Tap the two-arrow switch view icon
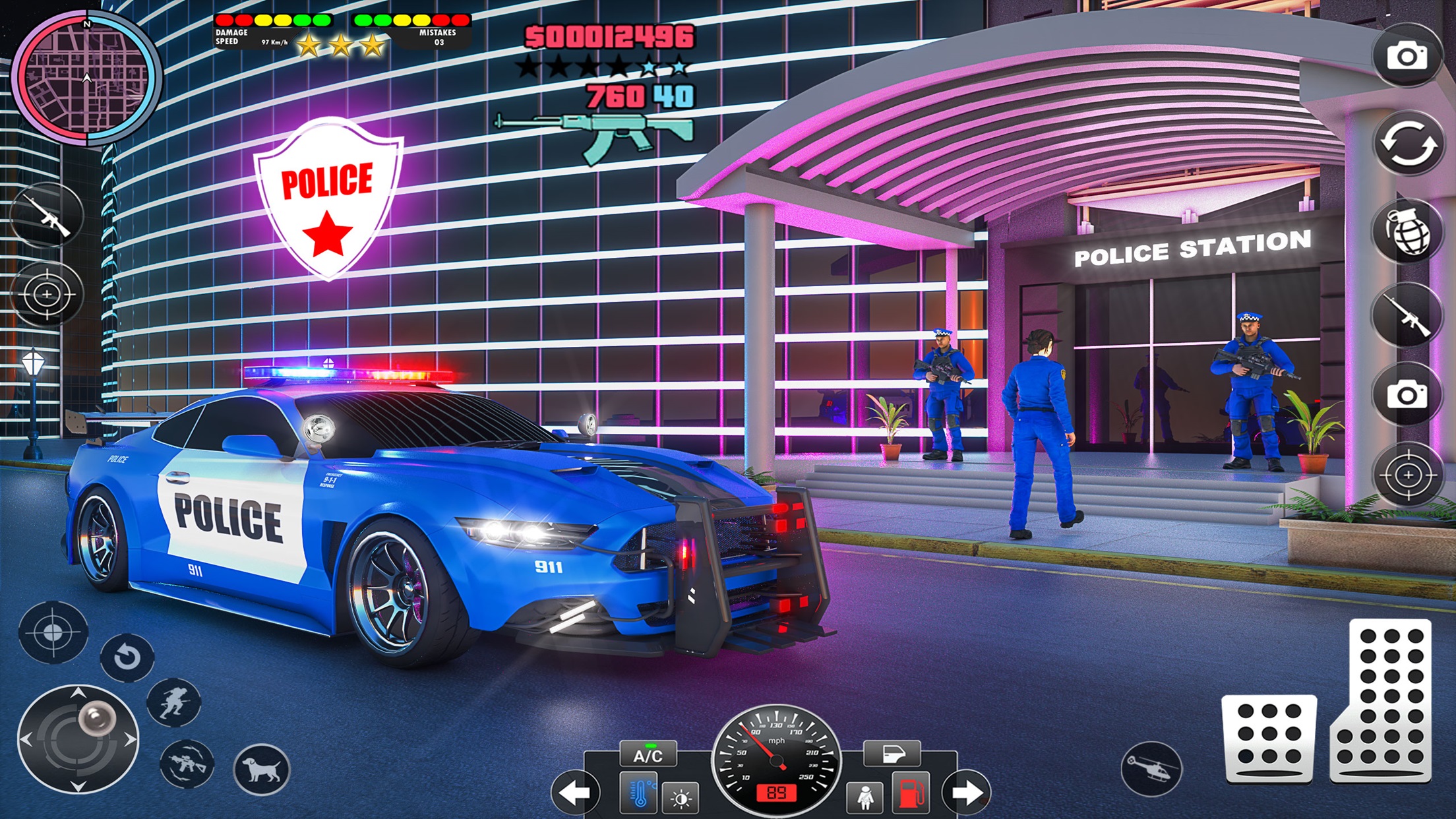 pos(1409,144)
